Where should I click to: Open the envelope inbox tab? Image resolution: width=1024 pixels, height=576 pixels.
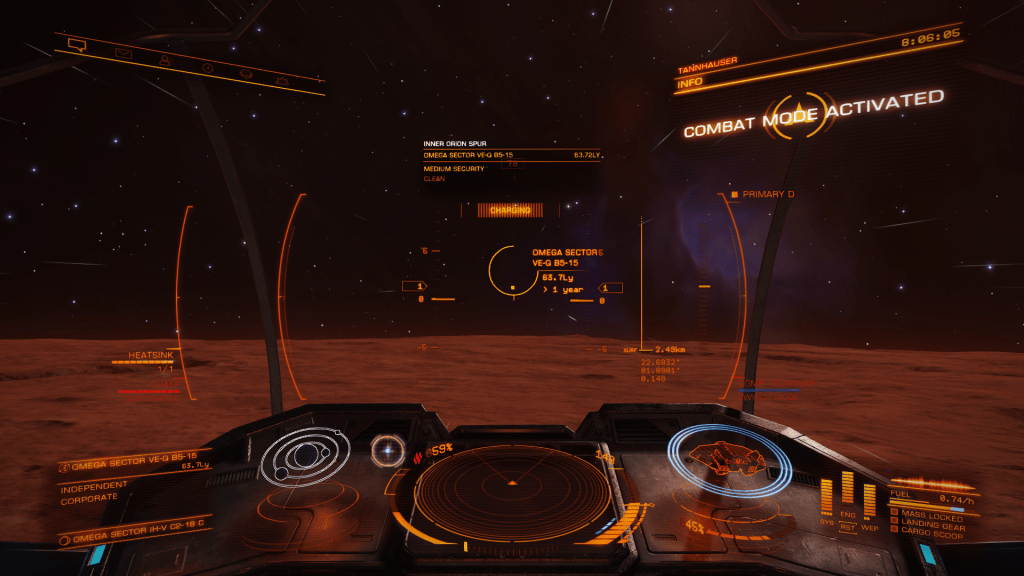pos(123,52)
